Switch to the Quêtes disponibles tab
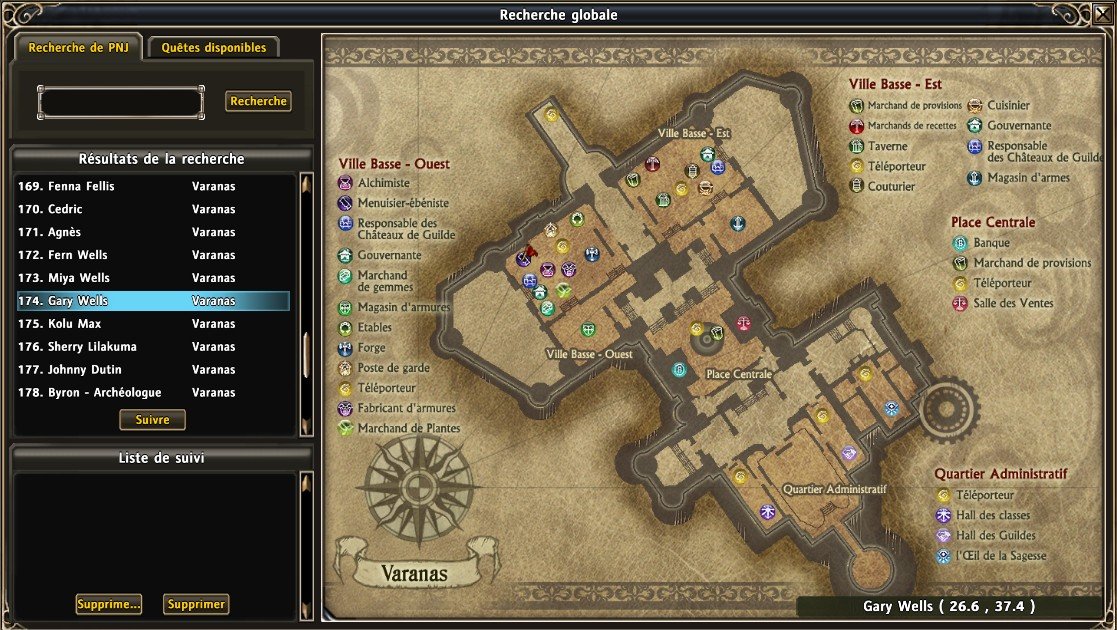This screenshot has width=1117, height=630. tap(214, 47)
